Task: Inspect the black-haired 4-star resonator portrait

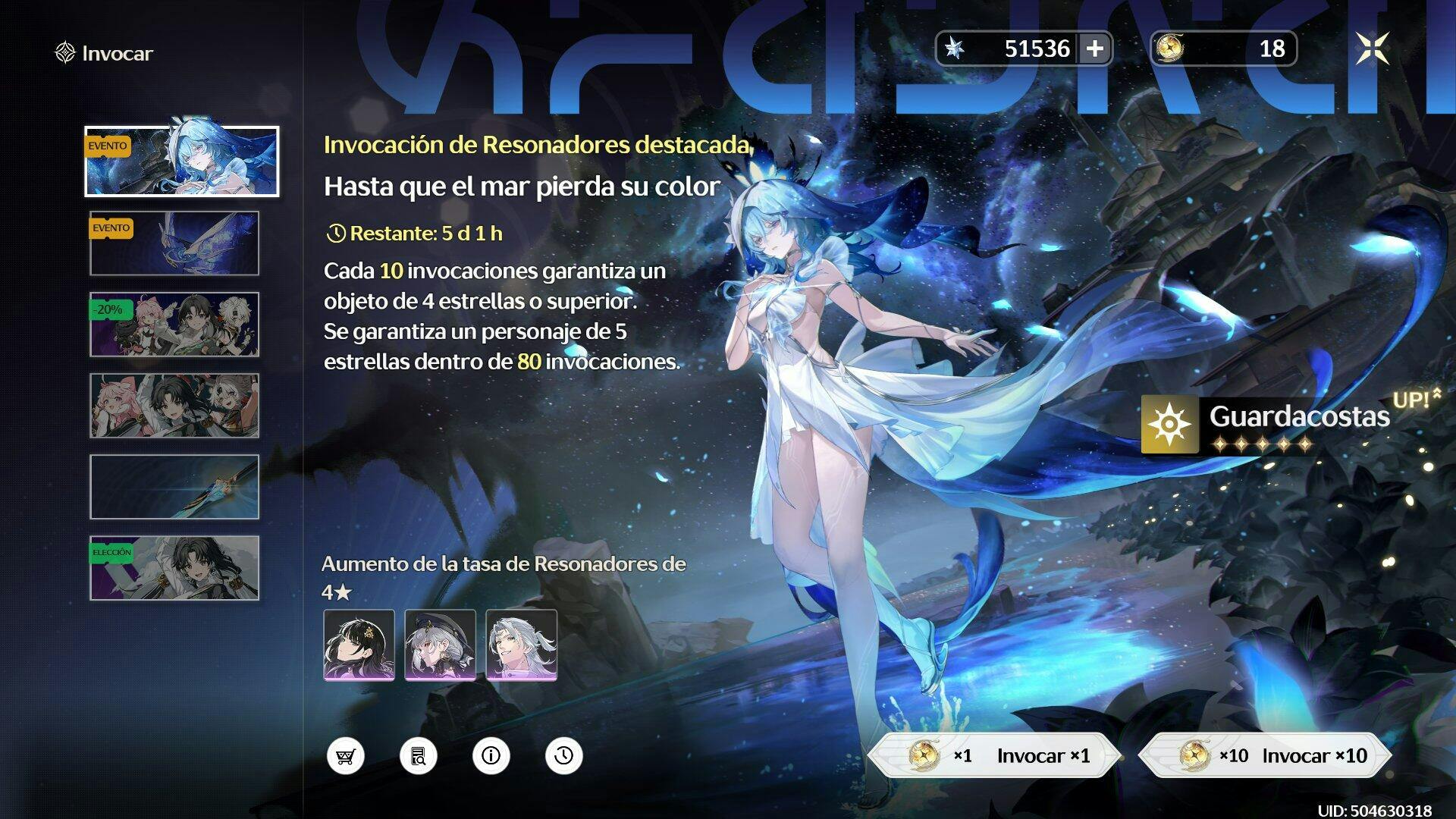Action: point(359,645)
